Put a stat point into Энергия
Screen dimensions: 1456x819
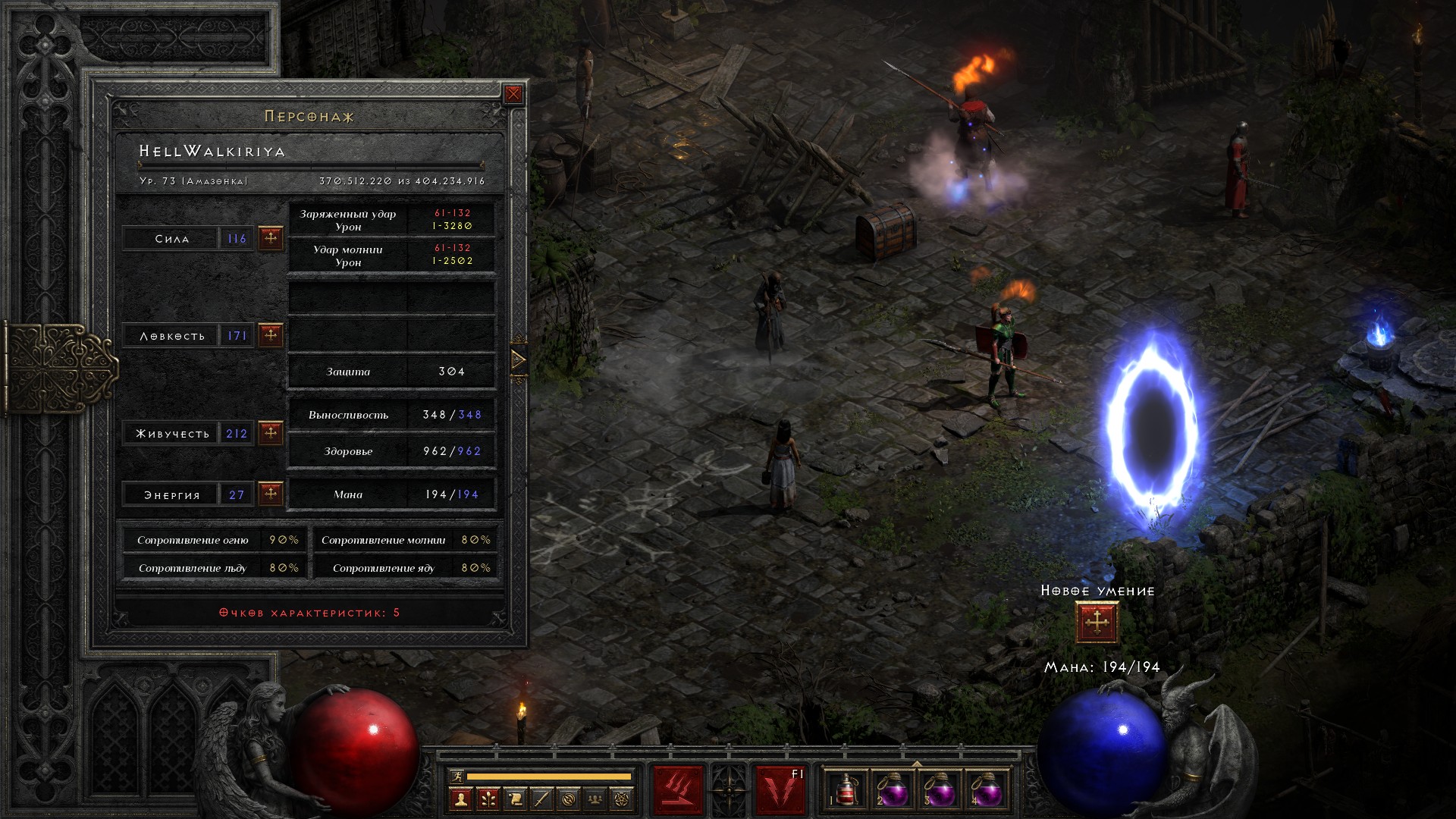click(x=271, y=494)
